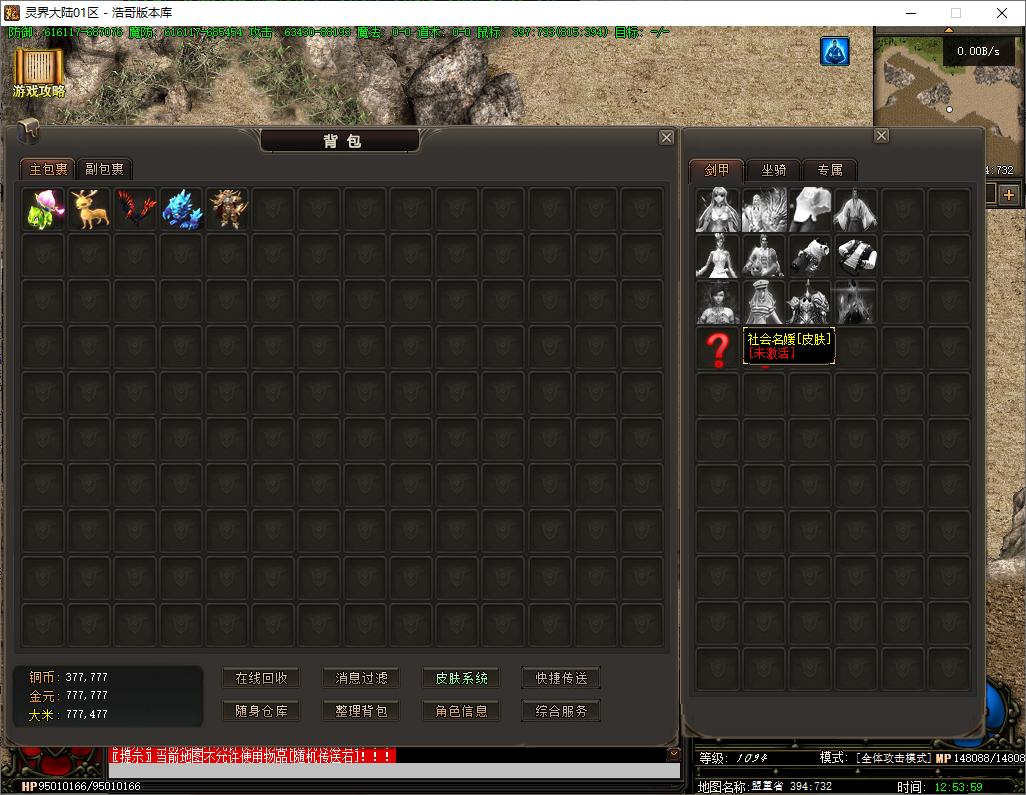1026x795 pixels.
Task: Open 消息过滤 message filter
Action: point(361,678)
